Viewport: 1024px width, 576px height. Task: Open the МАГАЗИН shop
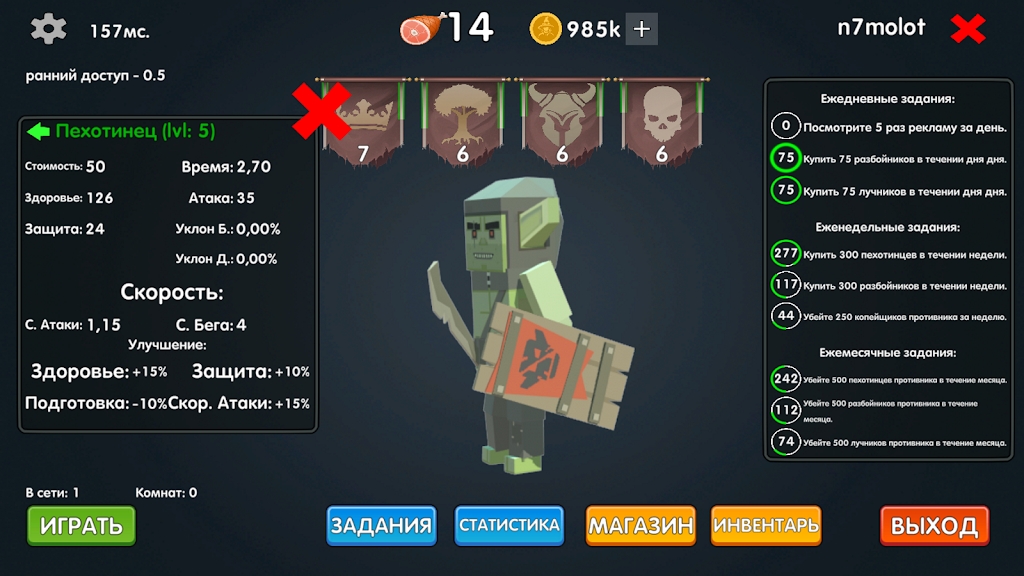640,525
